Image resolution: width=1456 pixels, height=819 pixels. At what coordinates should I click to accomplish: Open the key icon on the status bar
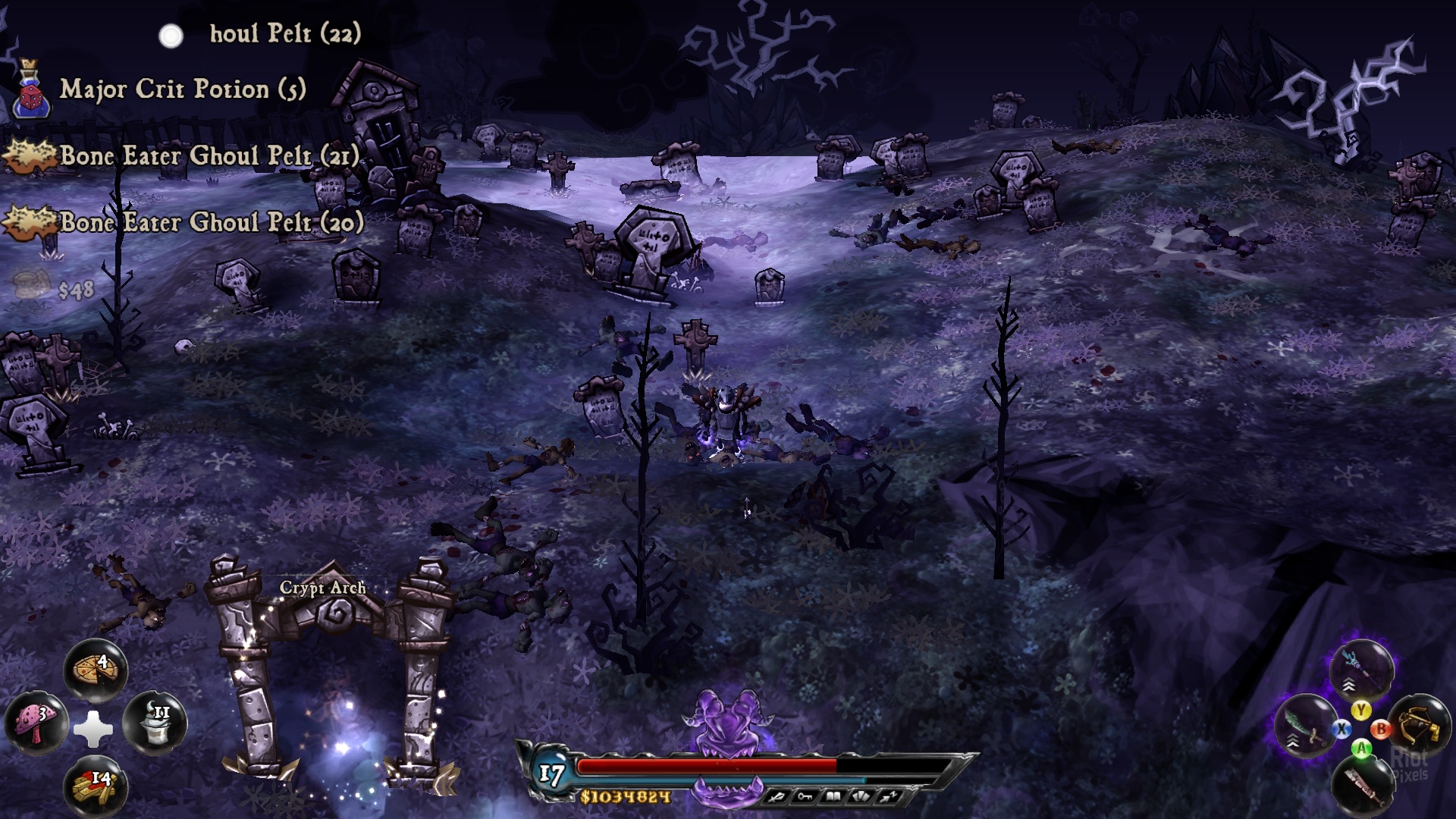(x=804, y=796)
